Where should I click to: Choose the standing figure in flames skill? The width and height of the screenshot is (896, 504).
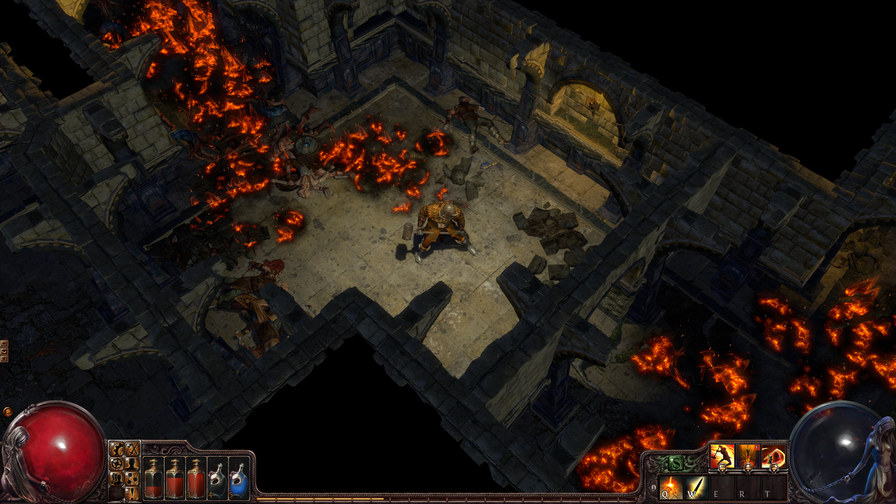[x=747, y=458]
